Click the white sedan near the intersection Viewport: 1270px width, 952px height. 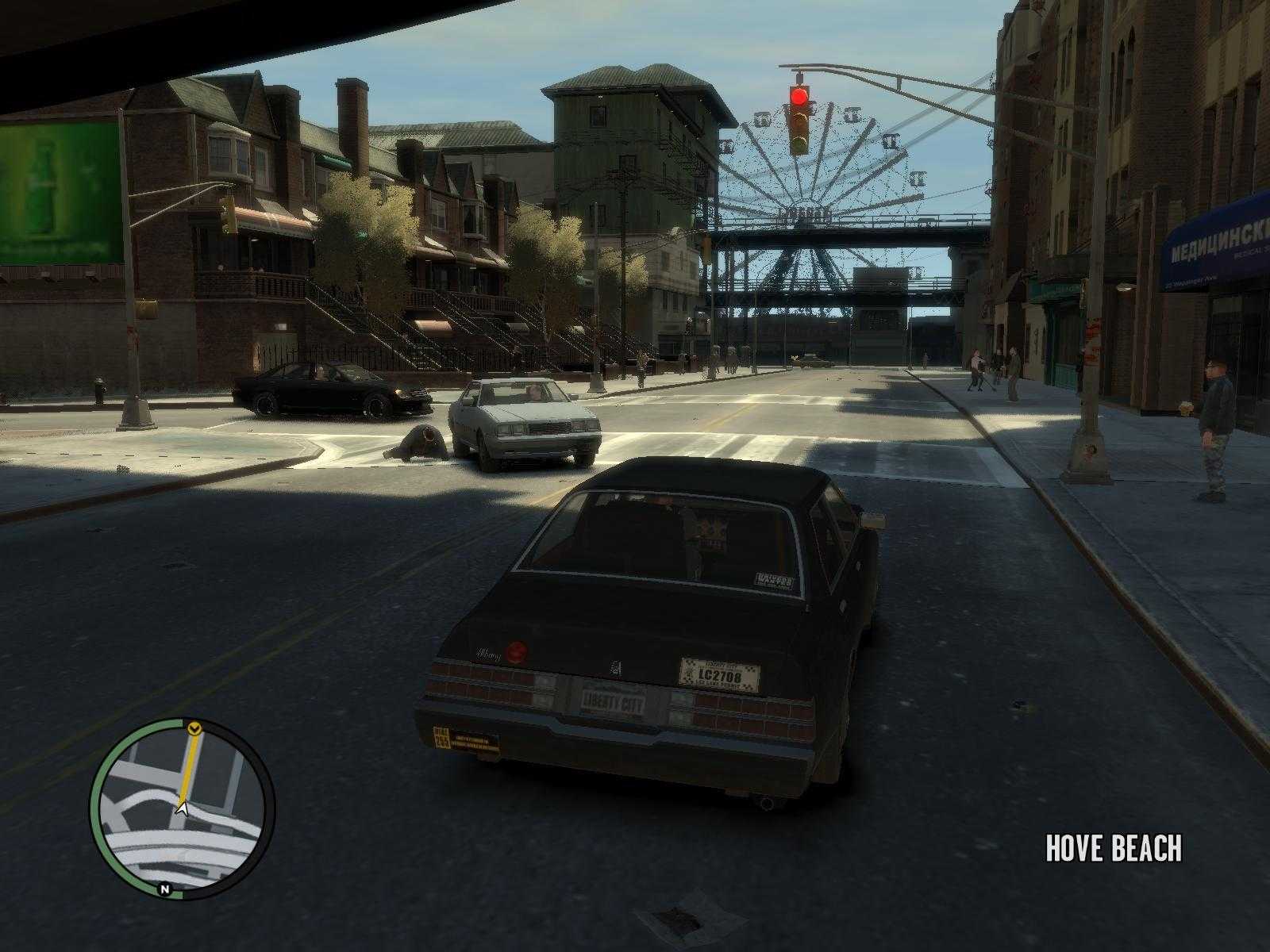[x=524, y=420]
